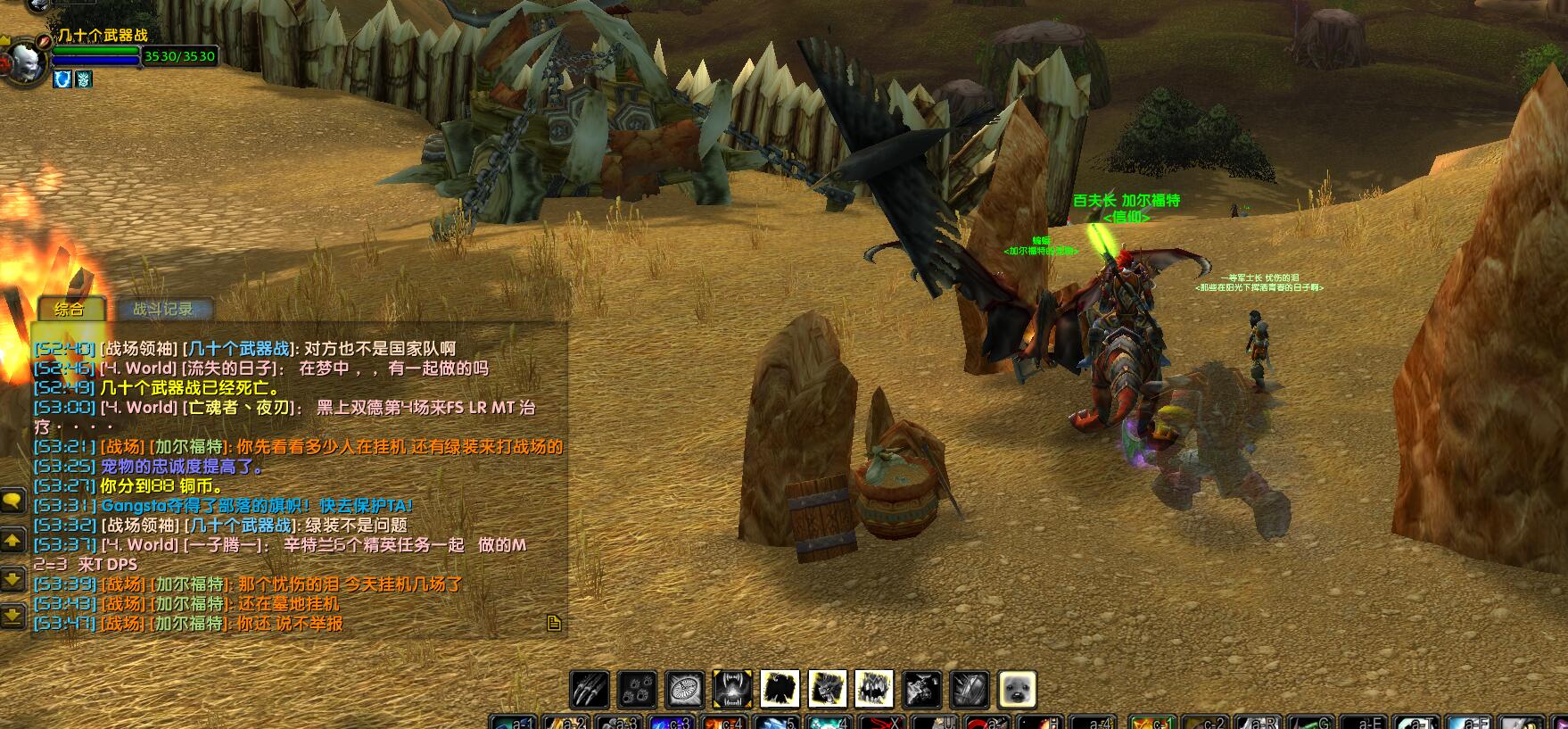Click the small note icon in chat corner
Viewport: 1568px width, 729px height.
point(554,623)
